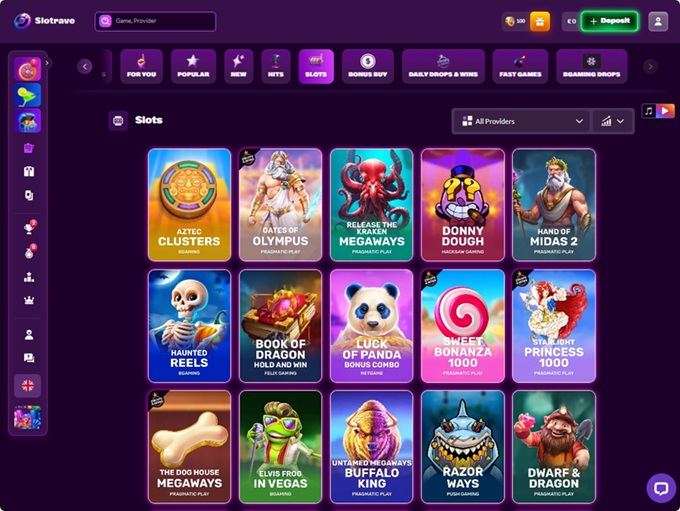Open the UK flag language selector
This screenshot has height=511, width=680.
pyautogui.click(x=27, y=386)
